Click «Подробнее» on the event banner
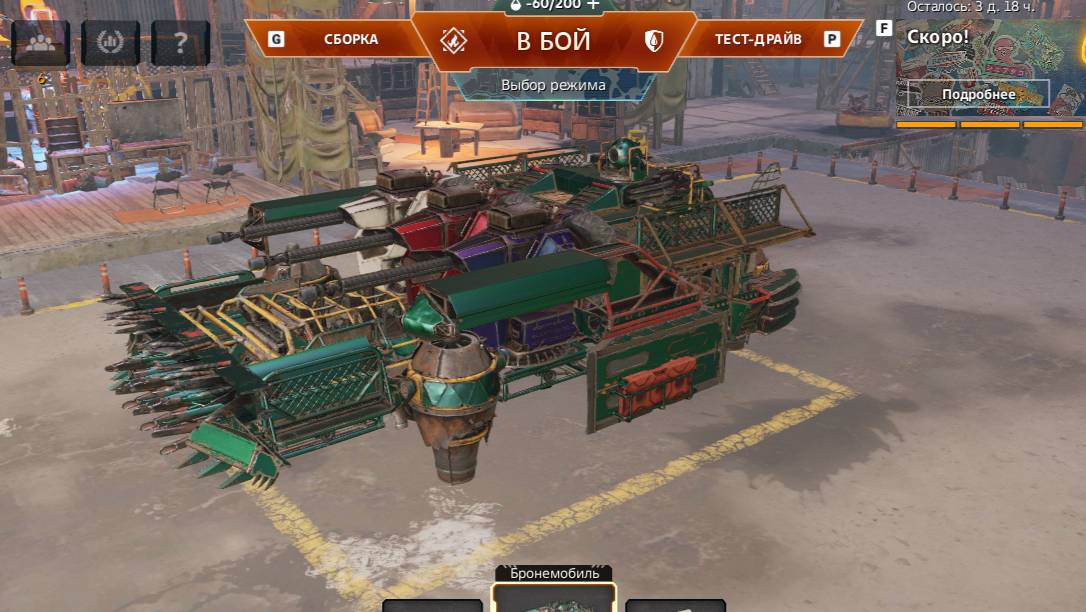The image size is (1086, 612). pos(977,95)
